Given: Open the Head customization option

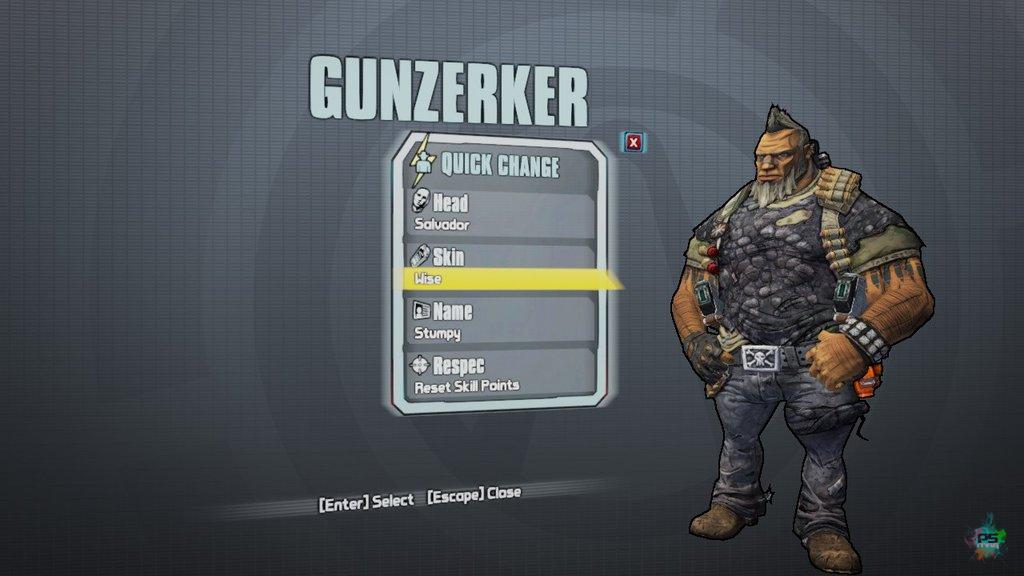Looking at the screenshot, I should tap(500, 213).
